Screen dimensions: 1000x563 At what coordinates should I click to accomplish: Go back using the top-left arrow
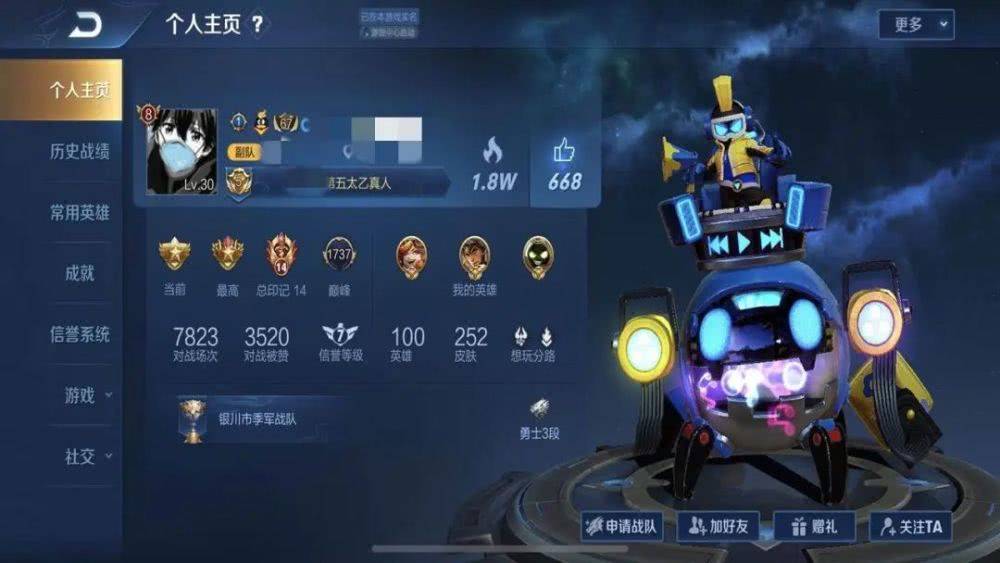click(x=85, y=26)
